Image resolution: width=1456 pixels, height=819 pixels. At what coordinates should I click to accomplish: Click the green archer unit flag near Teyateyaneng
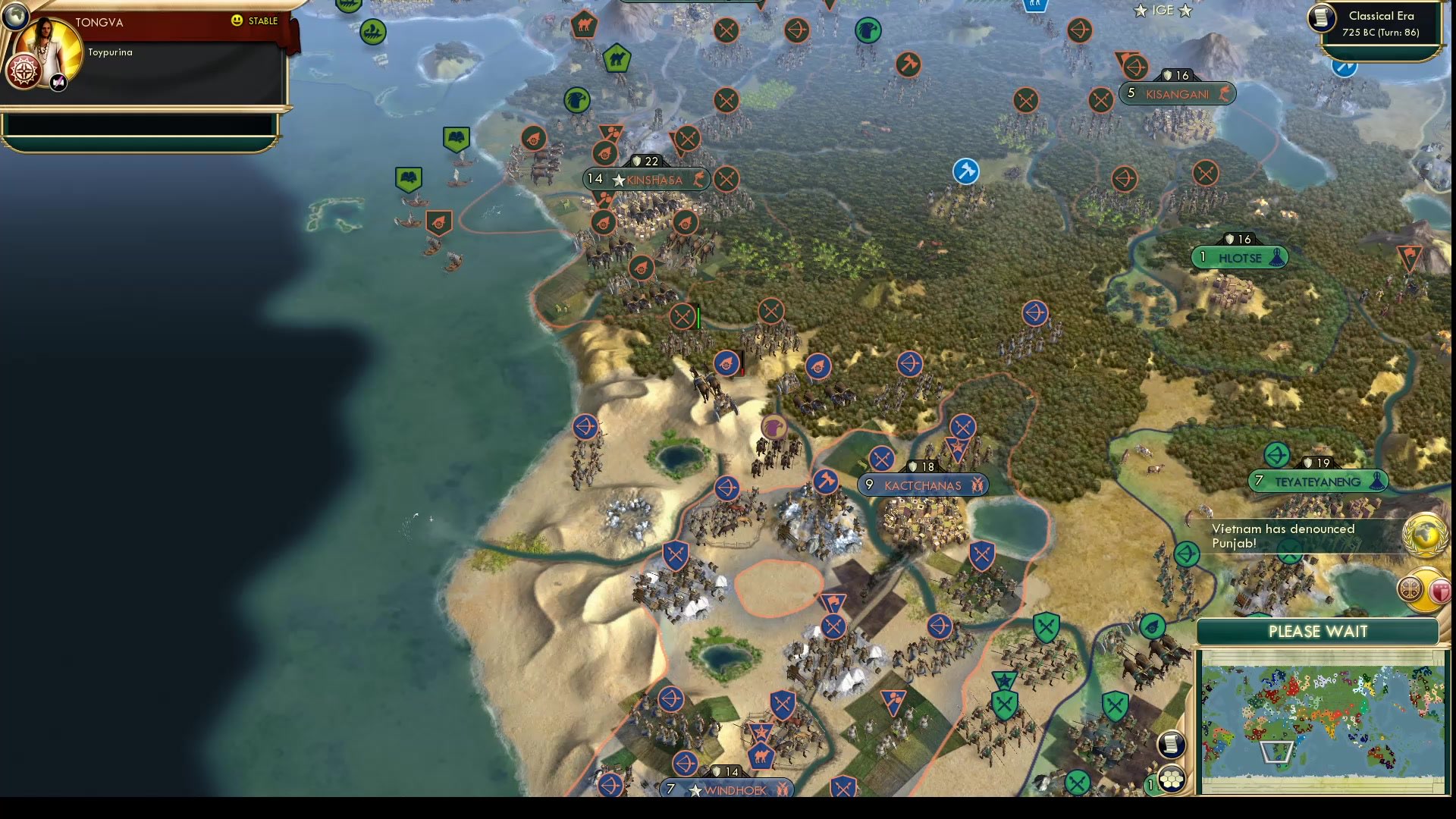point(1278,455)
